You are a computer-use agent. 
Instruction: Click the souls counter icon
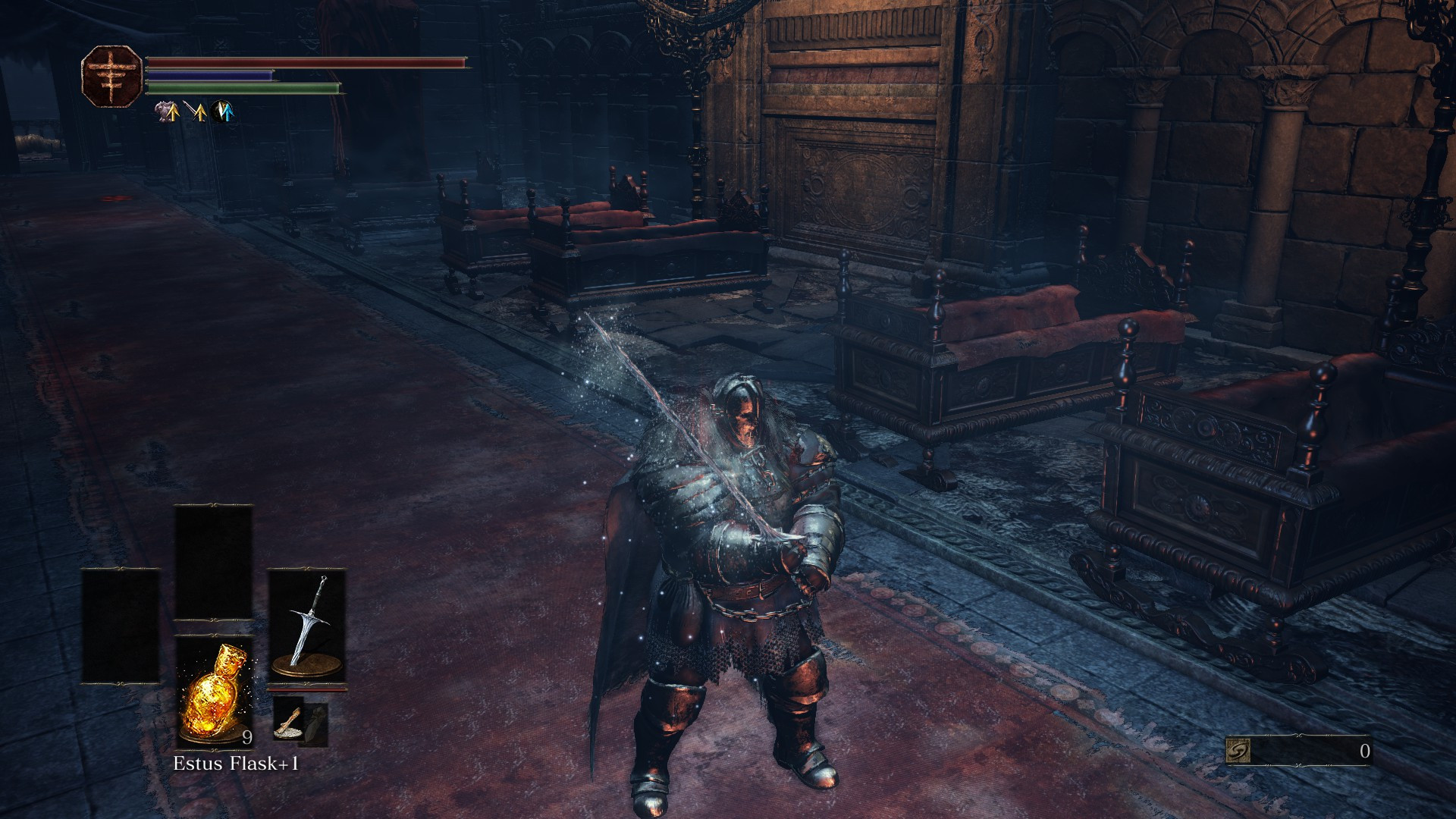tap(1237, 751)
